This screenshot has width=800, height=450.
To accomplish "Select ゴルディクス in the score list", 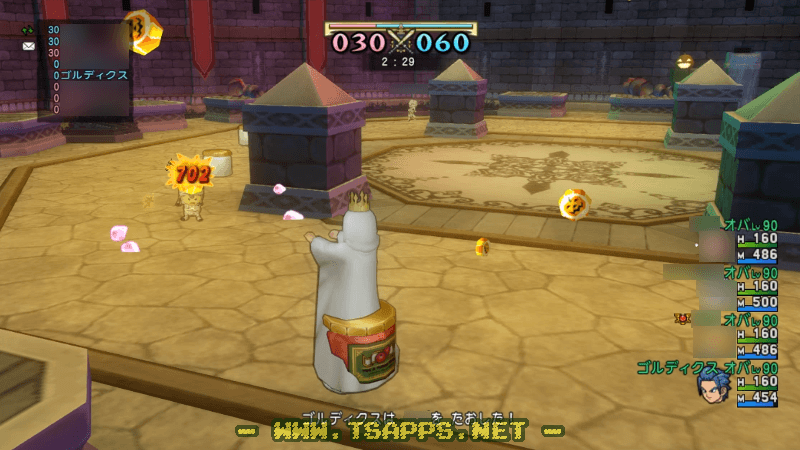I will pyautogui.click(x=94, y=75).
